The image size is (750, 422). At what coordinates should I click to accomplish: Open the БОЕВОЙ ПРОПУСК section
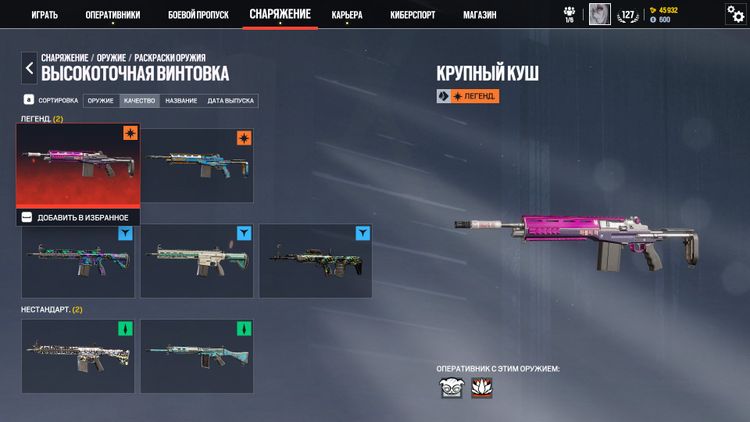tap(198, 15)
